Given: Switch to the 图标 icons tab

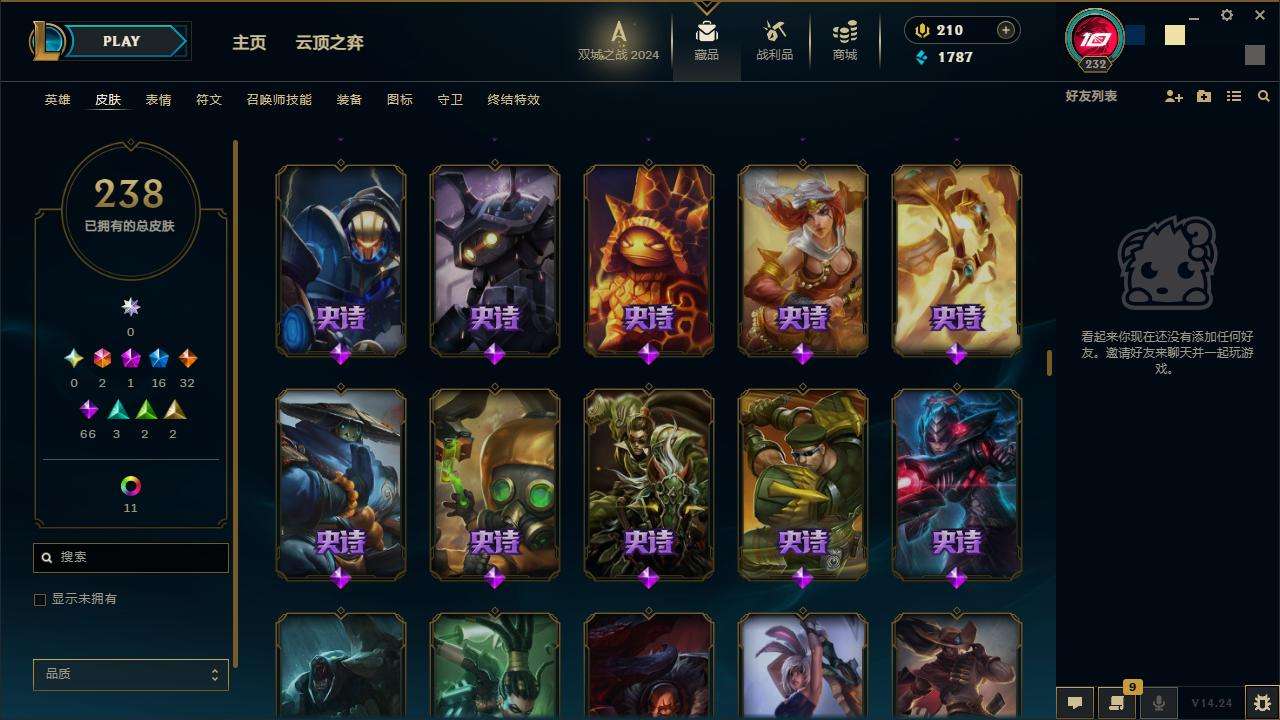Looking at the screenshot, I should pos(400,100).
